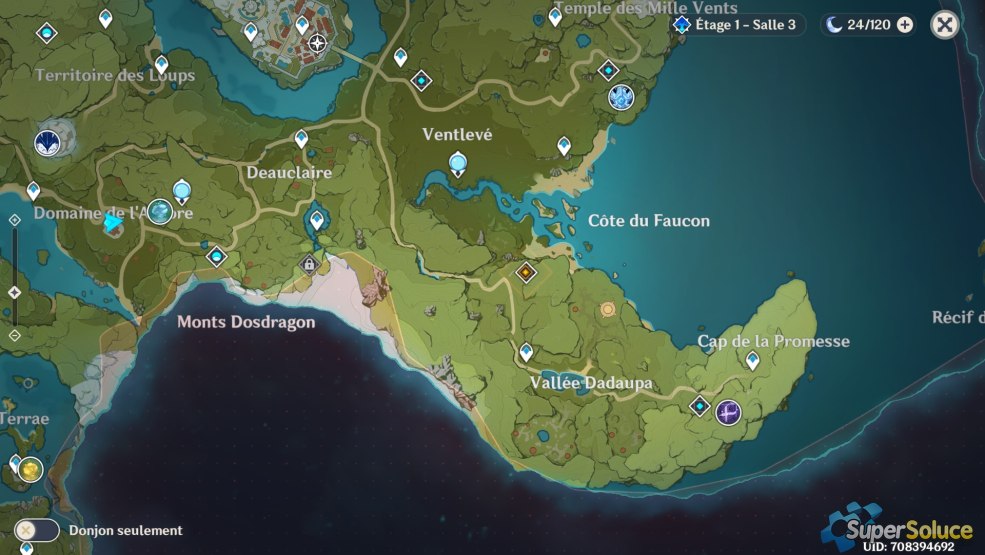The width and height of the screenshot is (985, 555).
Task: Select the city compass marker in Mondstadt
Action: tap(318, 43)
